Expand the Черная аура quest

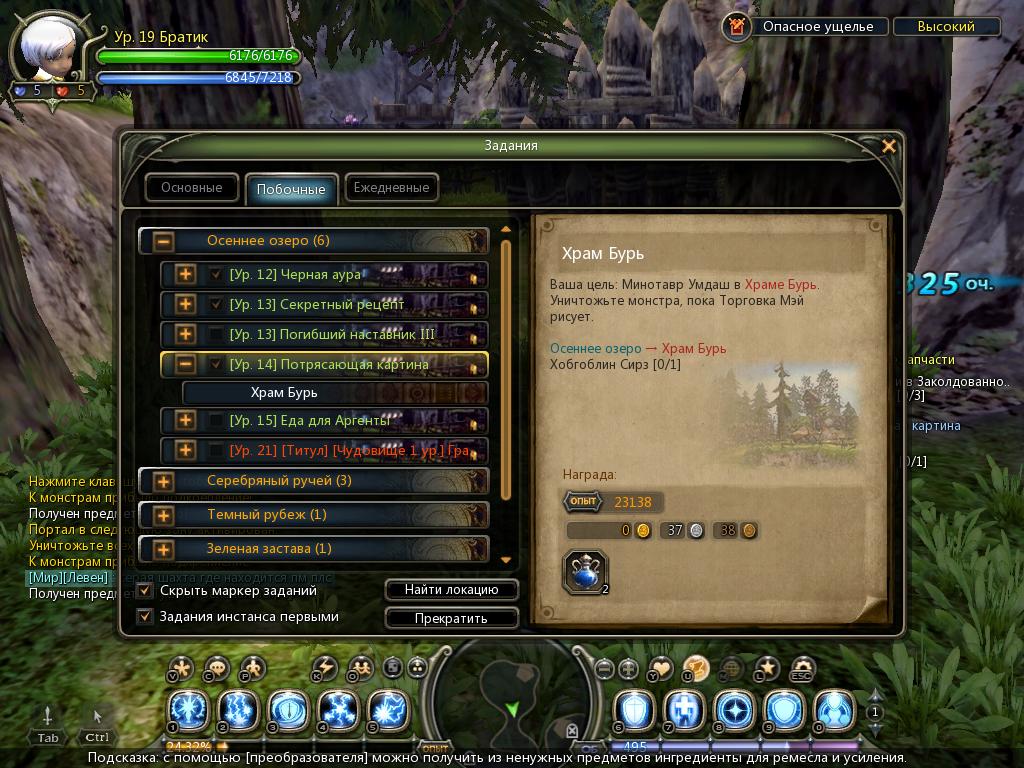click(185, 274)
